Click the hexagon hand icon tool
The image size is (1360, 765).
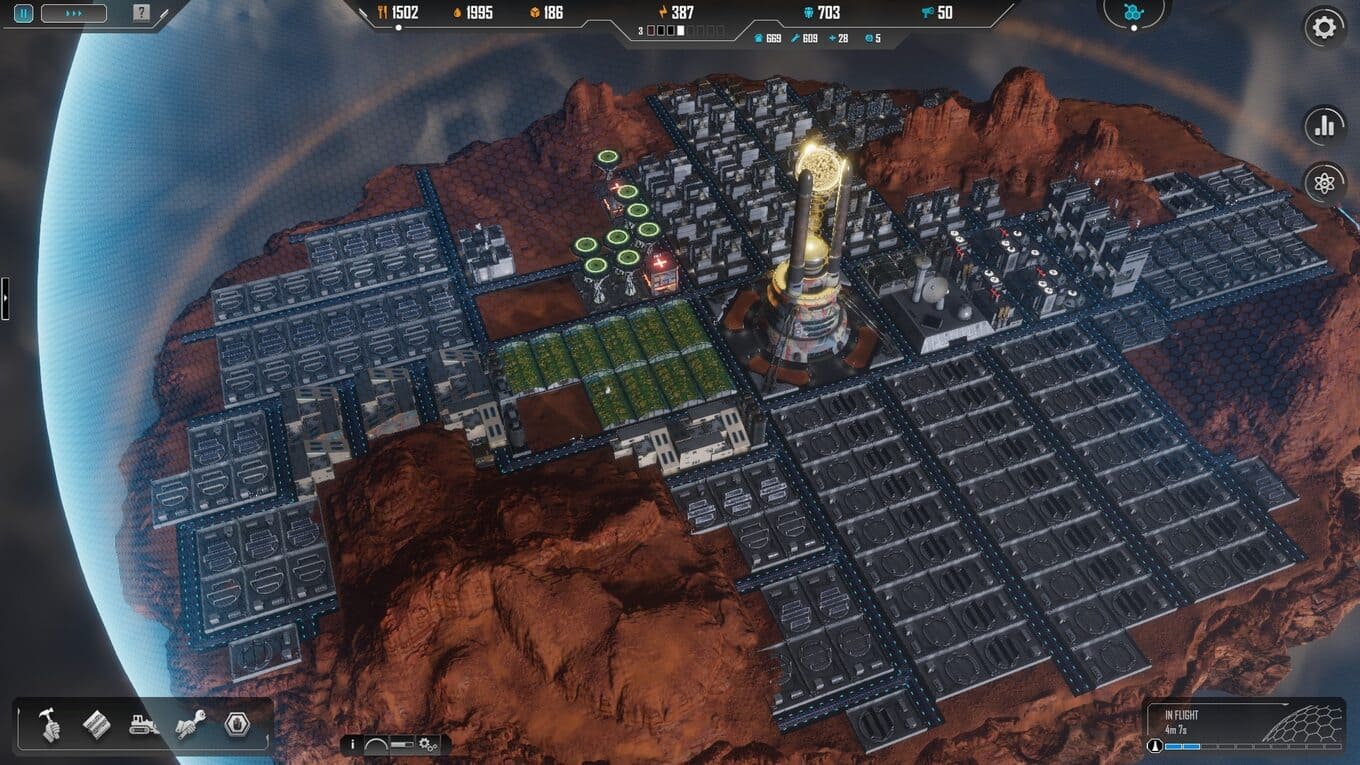tap(237, 725)
